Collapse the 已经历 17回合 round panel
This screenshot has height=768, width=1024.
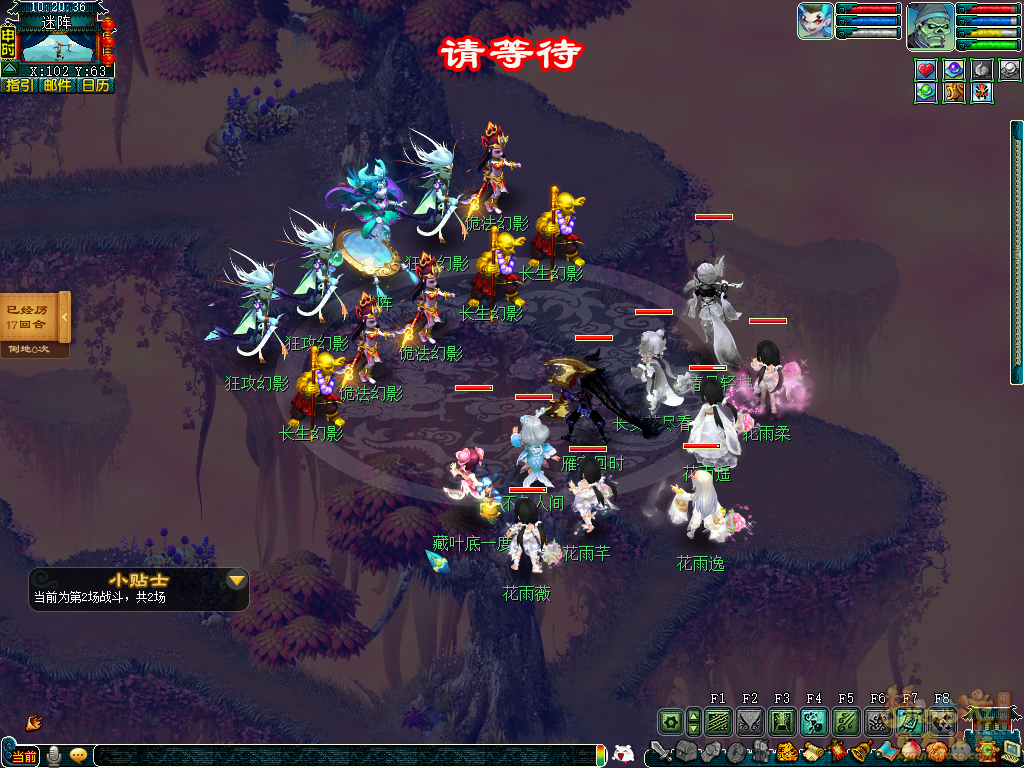[64, 317]
